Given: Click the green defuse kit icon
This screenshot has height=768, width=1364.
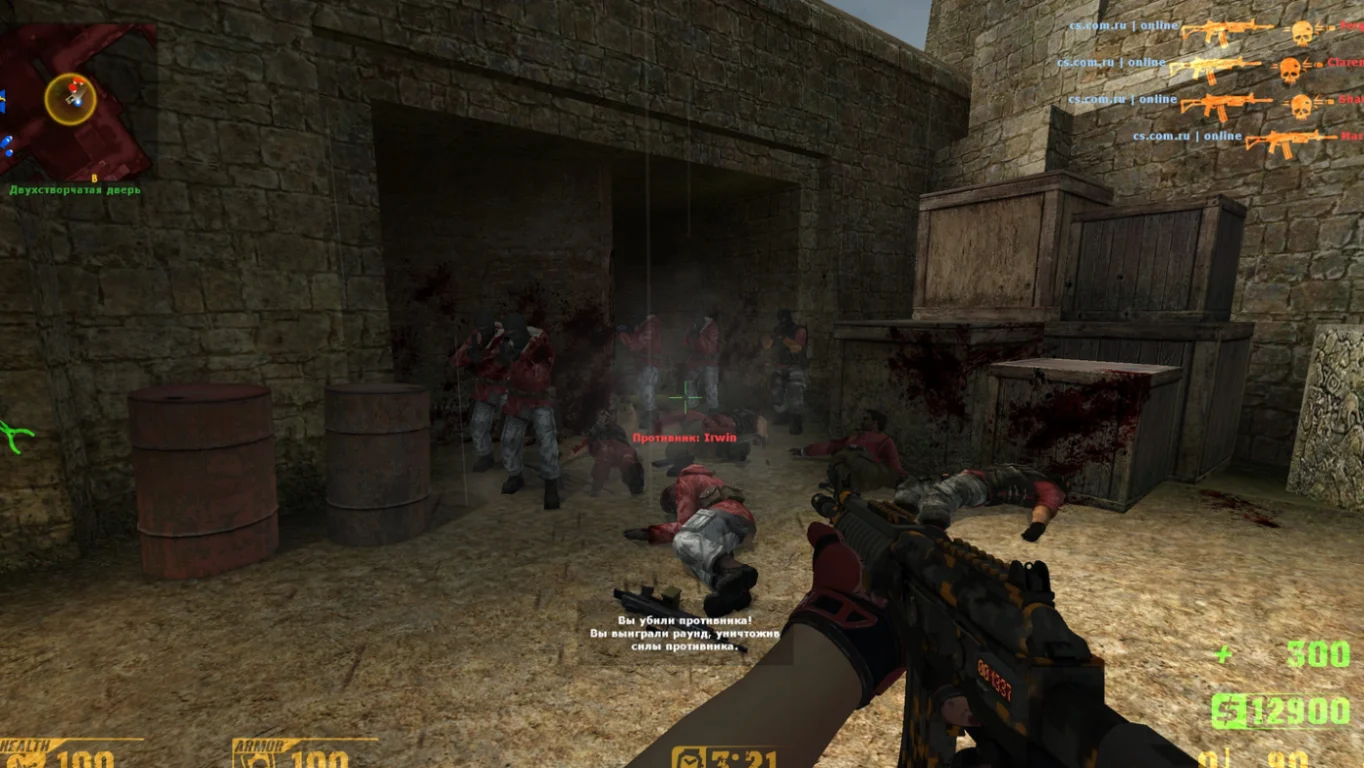Looking at the screenshot, I should coord(14,435).
